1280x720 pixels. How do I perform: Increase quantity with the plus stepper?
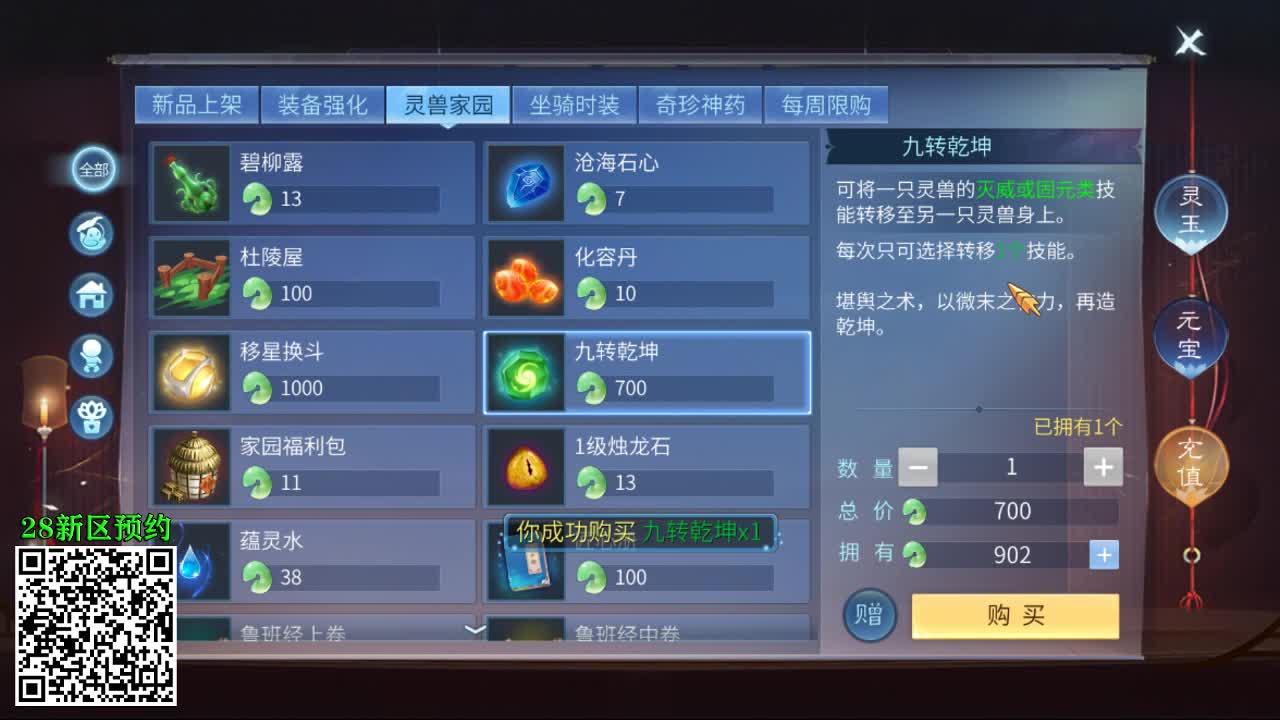pyautogui.click(x=1103, y=467)
